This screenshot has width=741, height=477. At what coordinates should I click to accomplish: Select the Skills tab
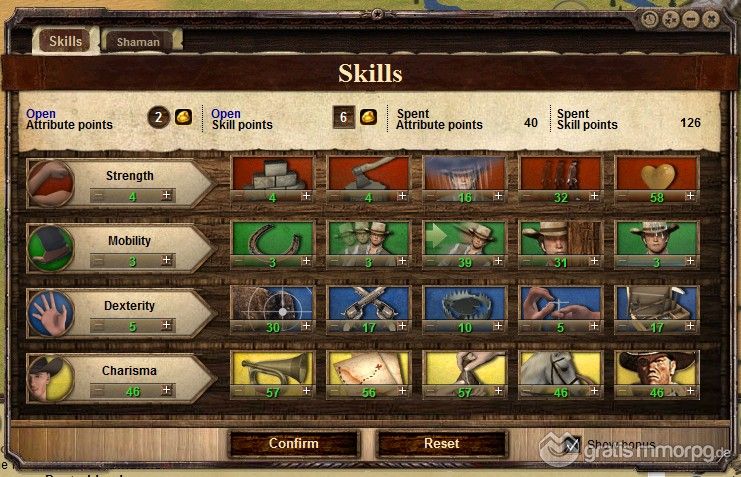[65, 41]
